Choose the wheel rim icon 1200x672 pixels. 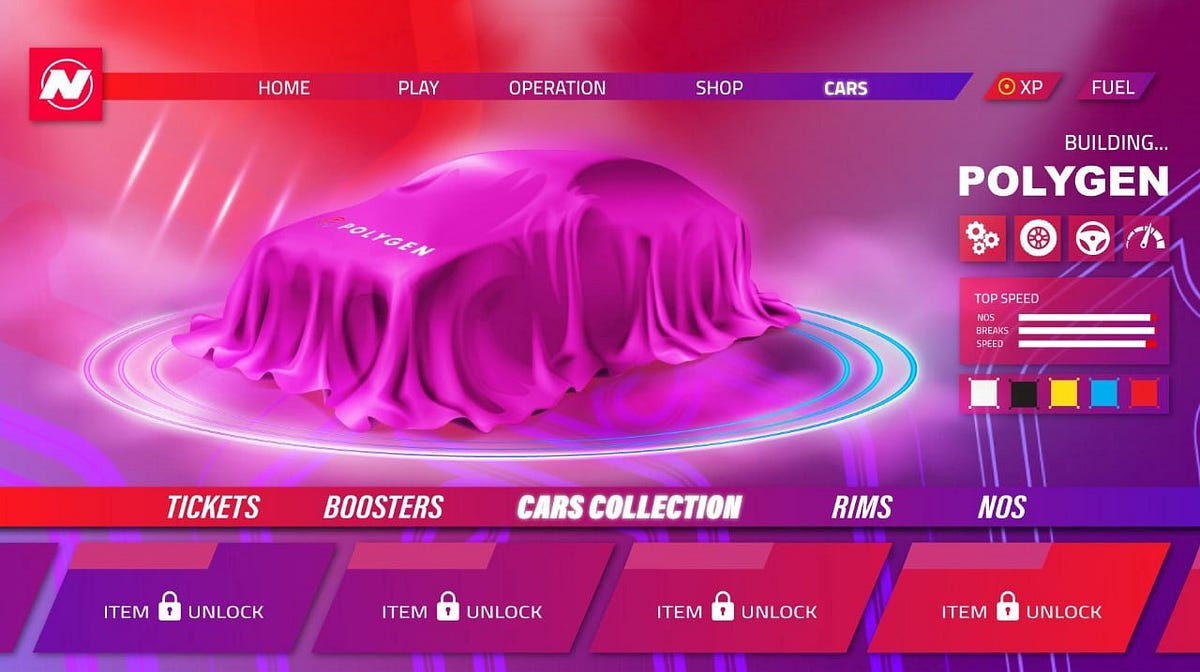(1037, 239)
